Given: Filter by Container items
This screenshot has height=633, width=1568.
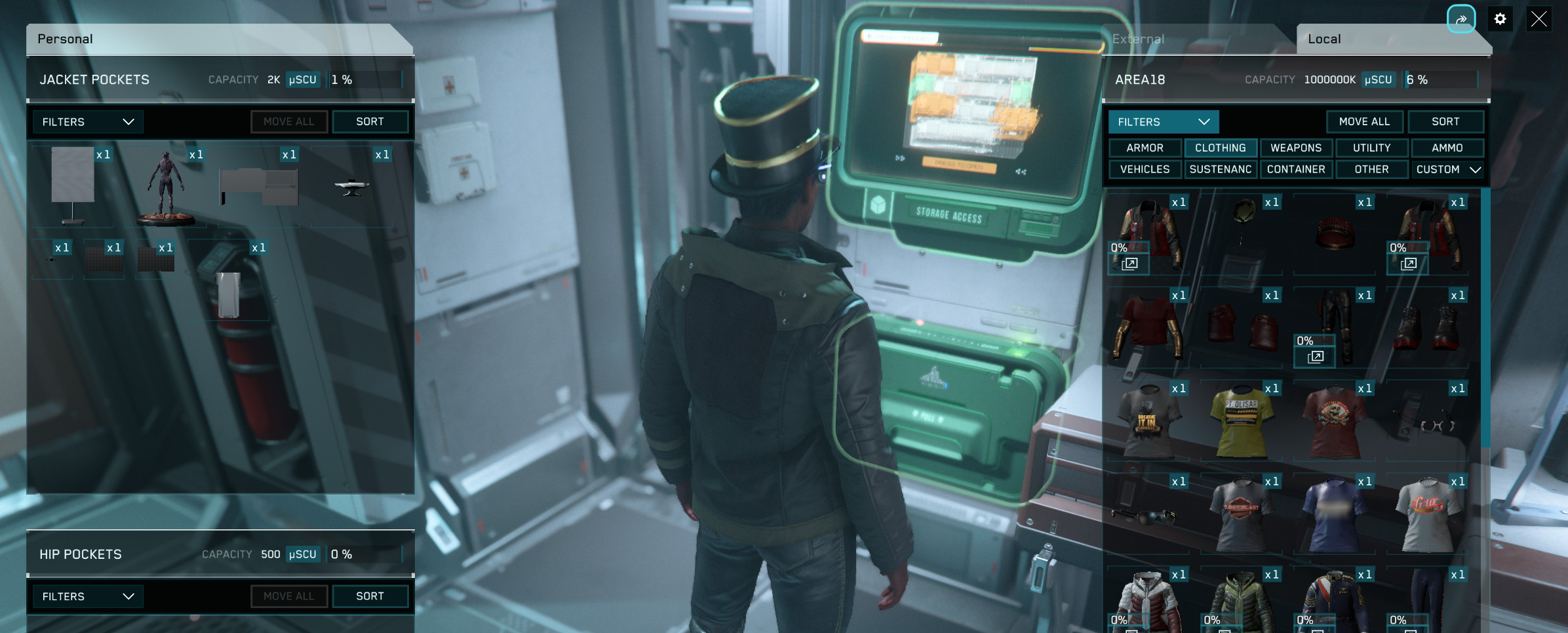Looking at the screenshot, I should (1295, 169).
